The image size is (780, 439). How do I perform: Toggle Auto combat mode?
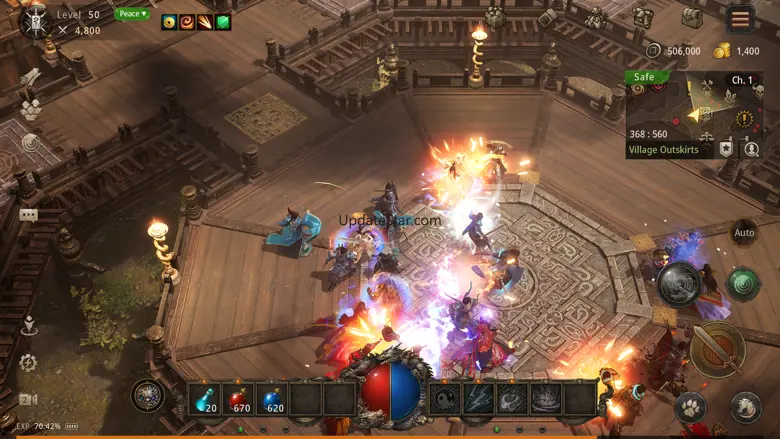pyautogui.click(x=744, y=232)
